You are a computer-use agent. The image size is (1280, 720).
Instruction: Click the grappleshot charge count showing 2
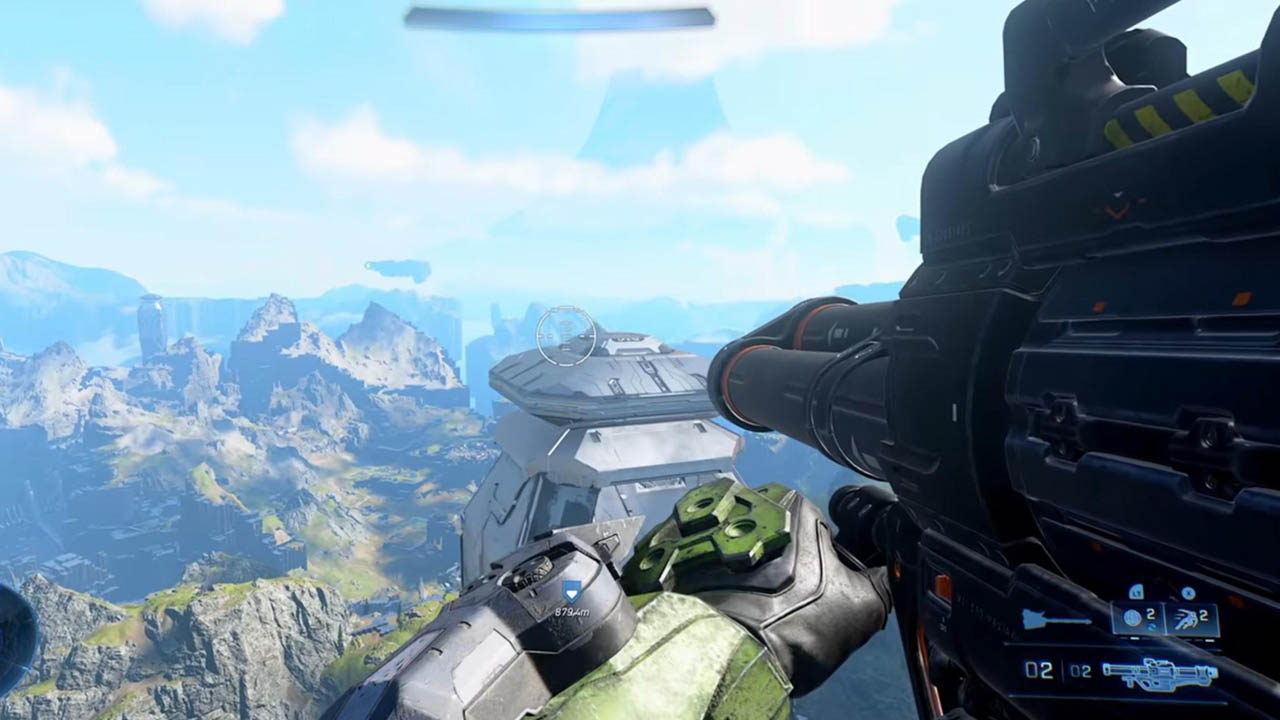coord(1150,616)
